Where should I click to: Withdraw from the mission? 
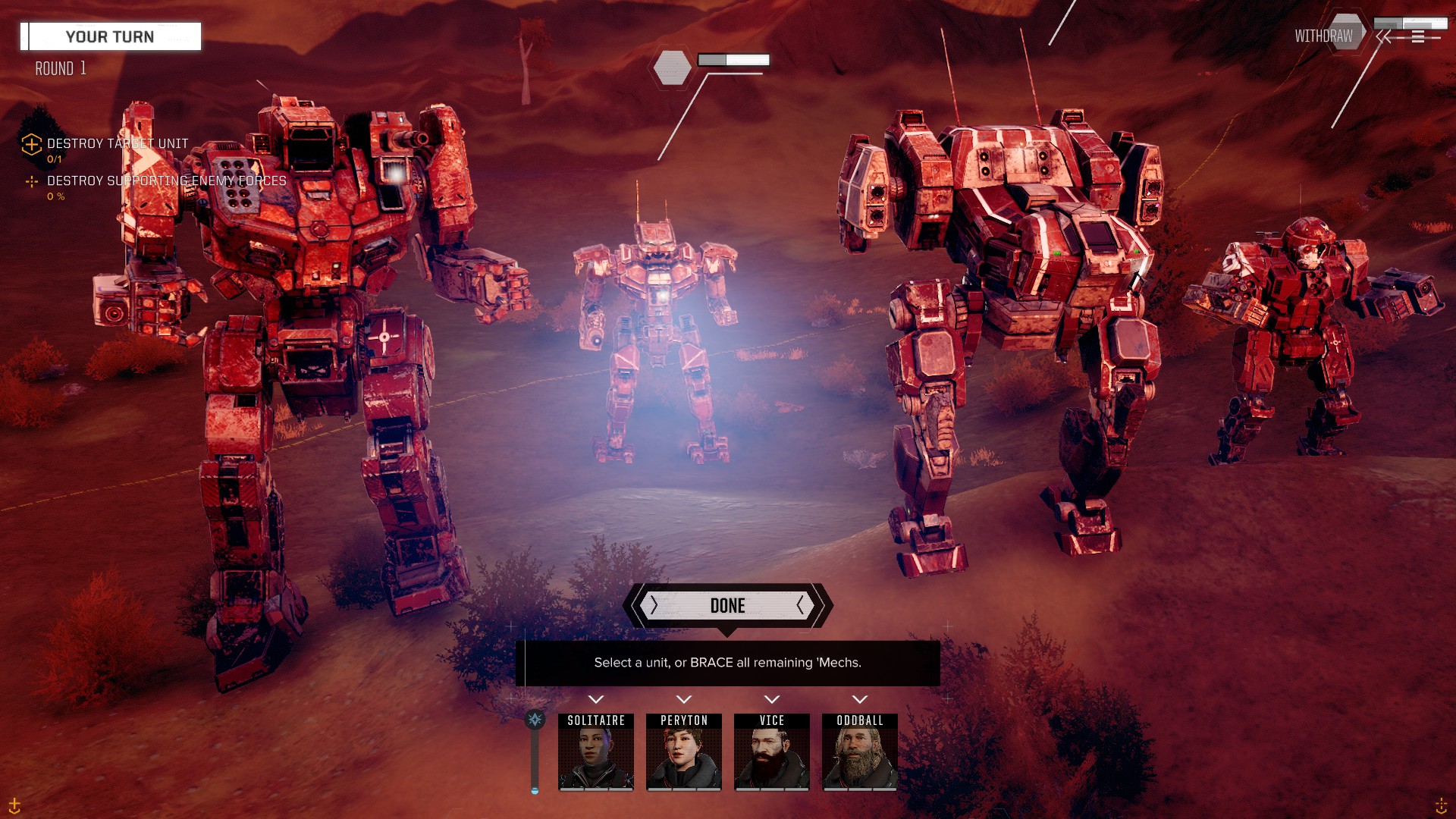[1323, 36]
